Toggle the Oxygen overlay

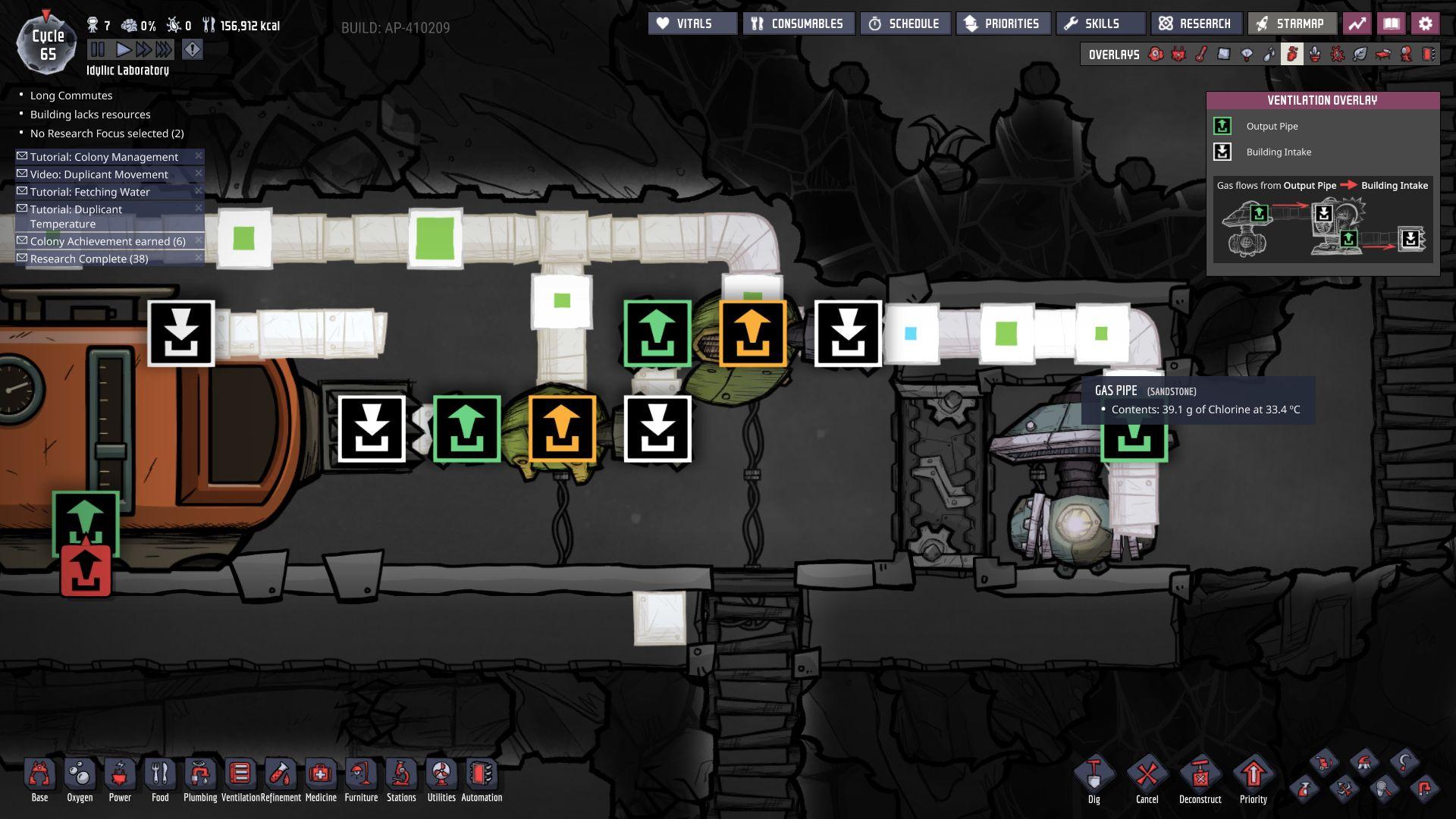click(1156, 54)
